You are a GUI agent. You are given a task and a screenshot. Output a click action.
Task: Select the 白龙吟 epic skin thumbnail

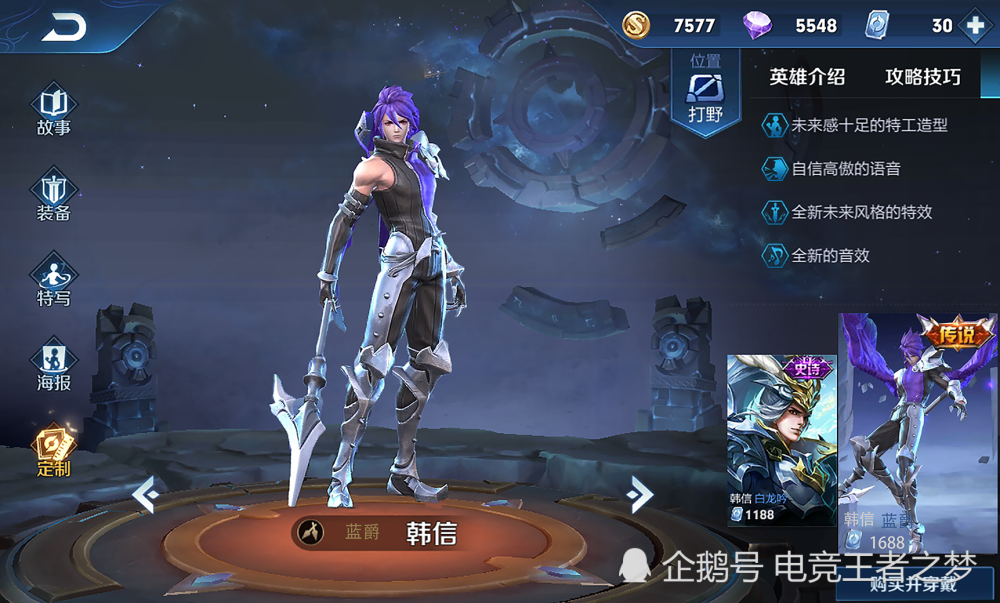[781, 440]
